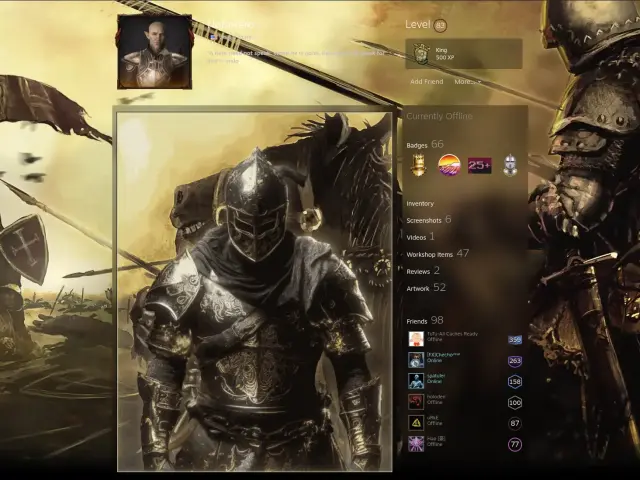This screenshot has height=480, width=640.
Task: Open the Artwork section
Action: pos(418,288)
